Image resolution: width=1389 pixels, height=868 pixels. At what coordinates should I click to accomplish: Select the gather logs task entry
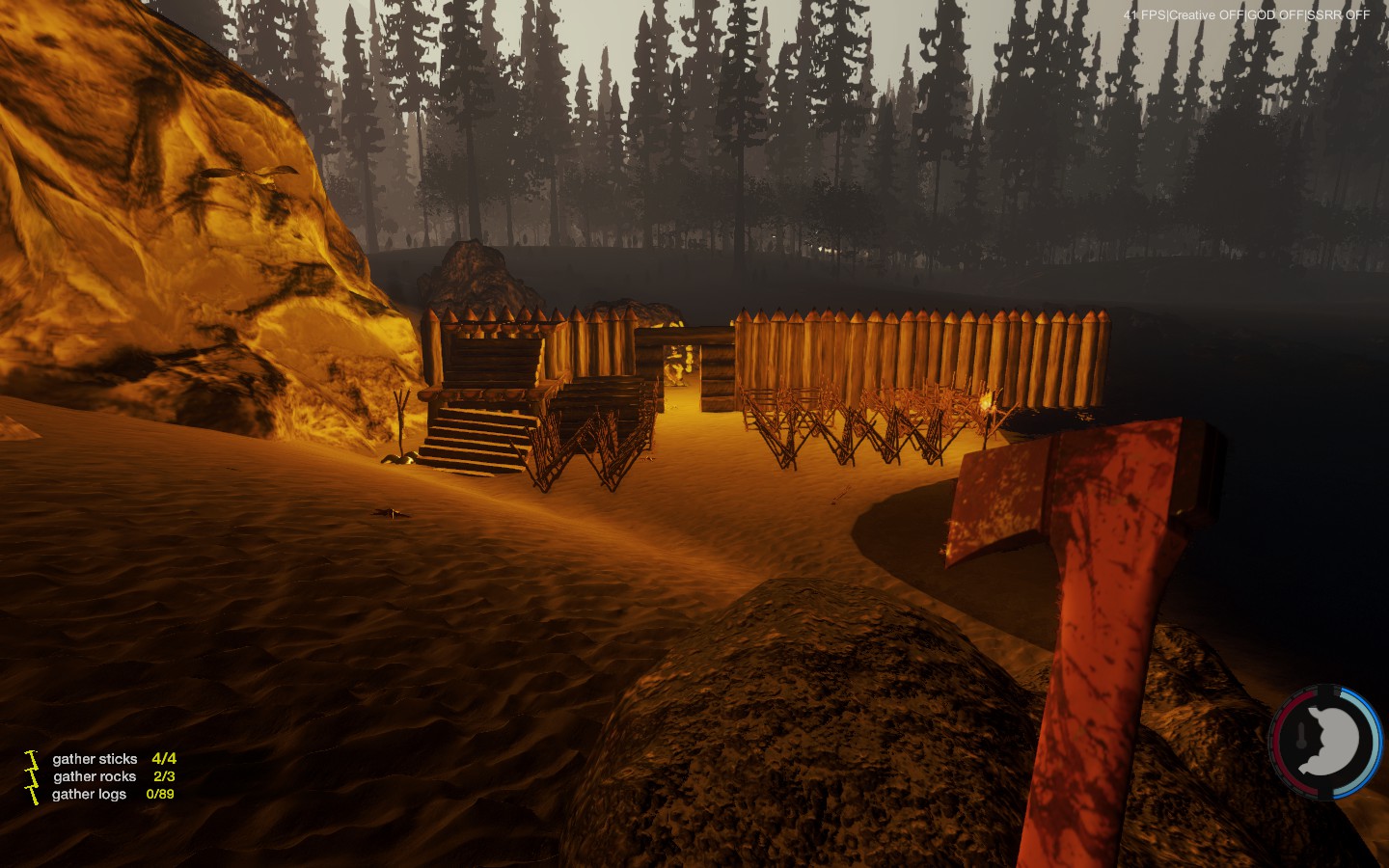click(90, 794)
